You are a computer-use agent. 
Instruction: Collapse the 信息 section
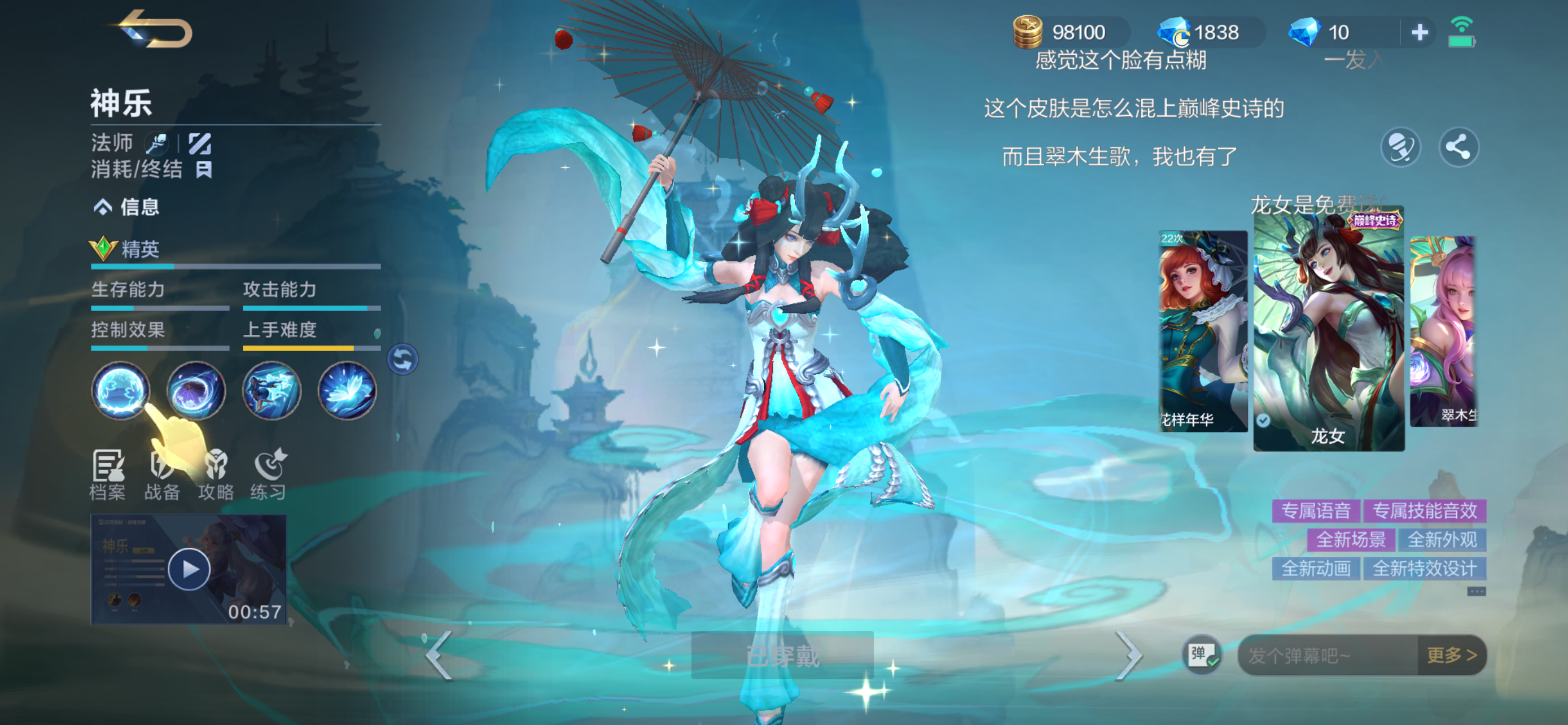tap(102, 207)
